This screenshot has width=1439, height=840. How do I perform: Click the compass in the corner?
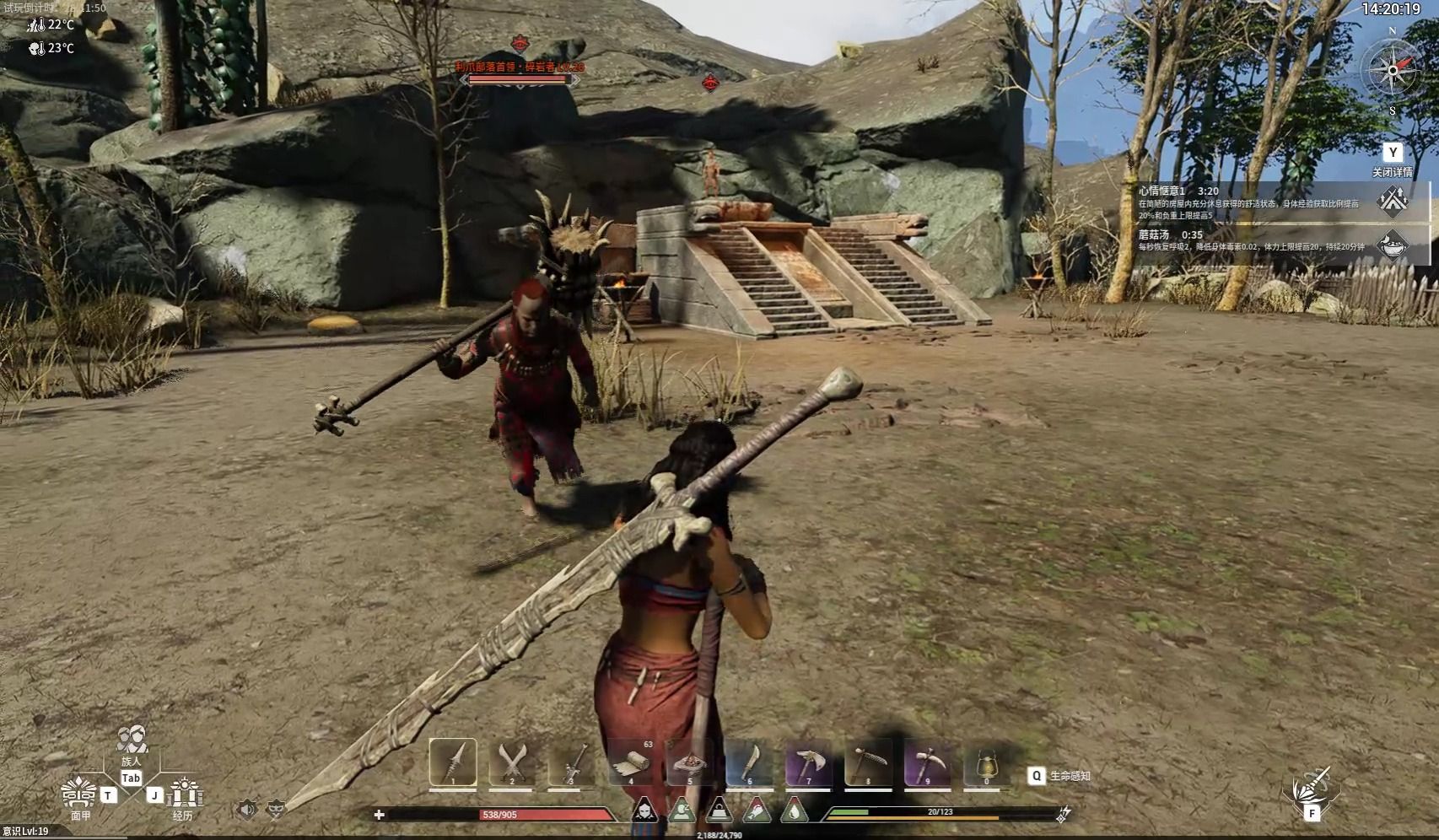pos(1392,71)
